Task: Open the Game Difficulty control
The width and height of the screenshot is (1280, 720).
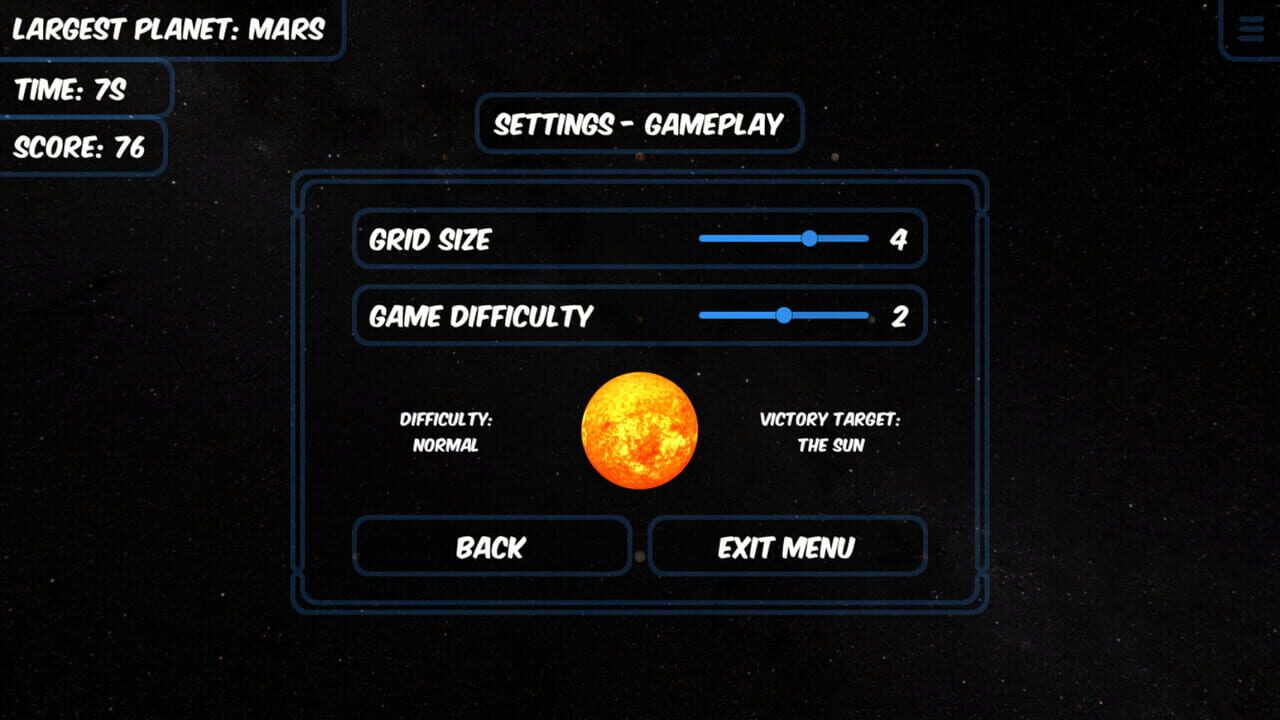Action: click(783, 315)
